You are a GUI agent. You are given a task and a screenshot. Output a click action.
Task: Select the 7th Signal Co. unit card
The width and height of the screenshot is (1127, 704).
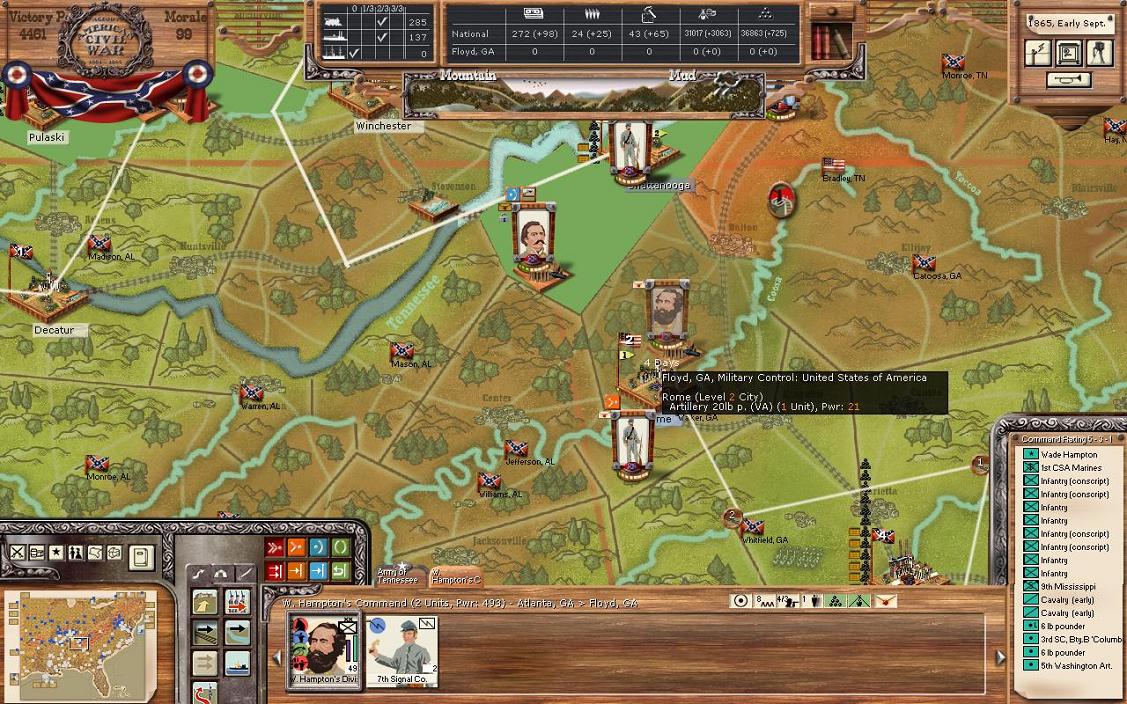(x=403, y=648)
